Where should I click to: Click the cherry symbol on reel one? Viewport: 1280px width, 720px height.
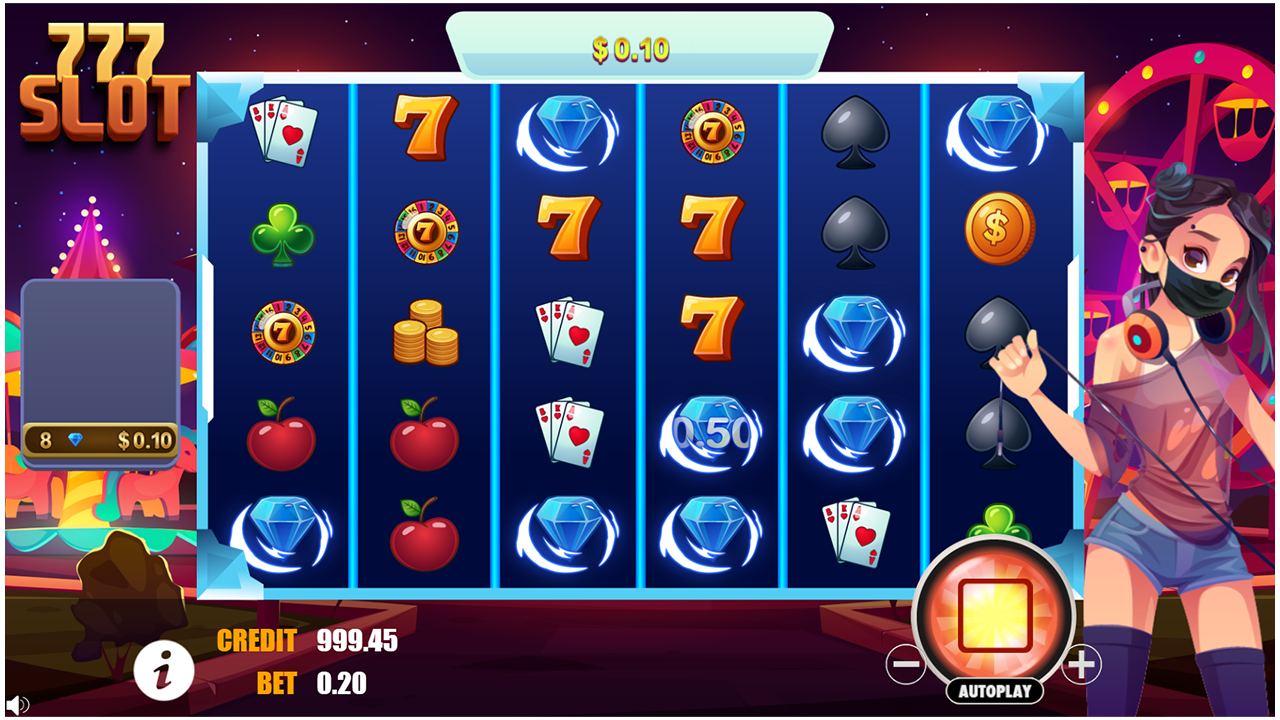pyautogui.click(x=281, y=435)
